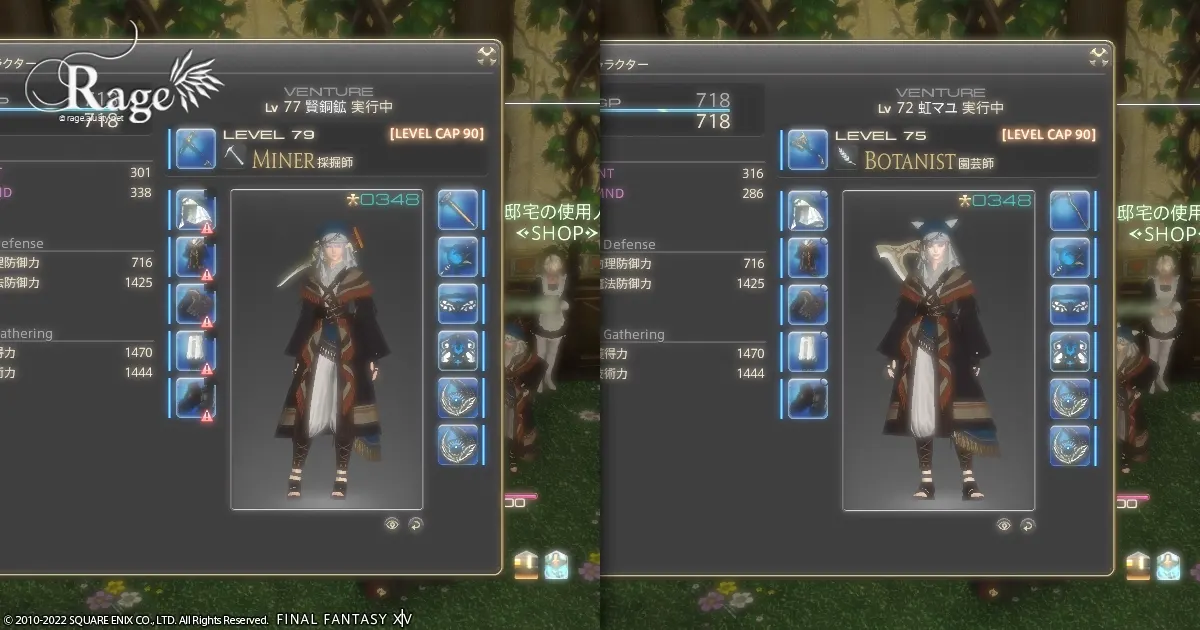Viewport: 1200px width, 630px height.
Task: Toggle the eye icon under the Miner preview
Action: [x=391, y=523]
